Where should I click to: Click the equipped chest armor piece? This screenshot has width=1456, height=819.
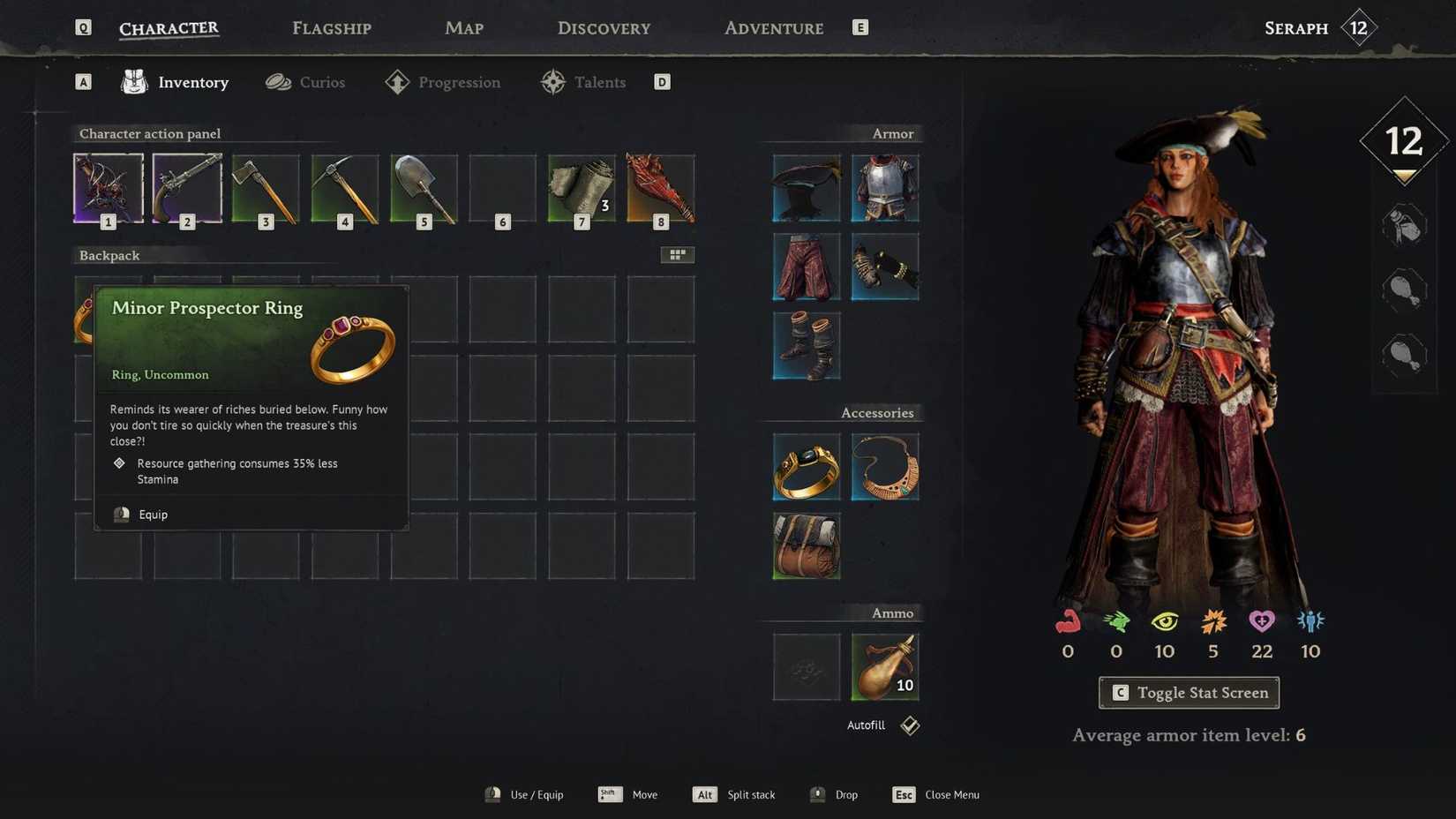point(885,187)
